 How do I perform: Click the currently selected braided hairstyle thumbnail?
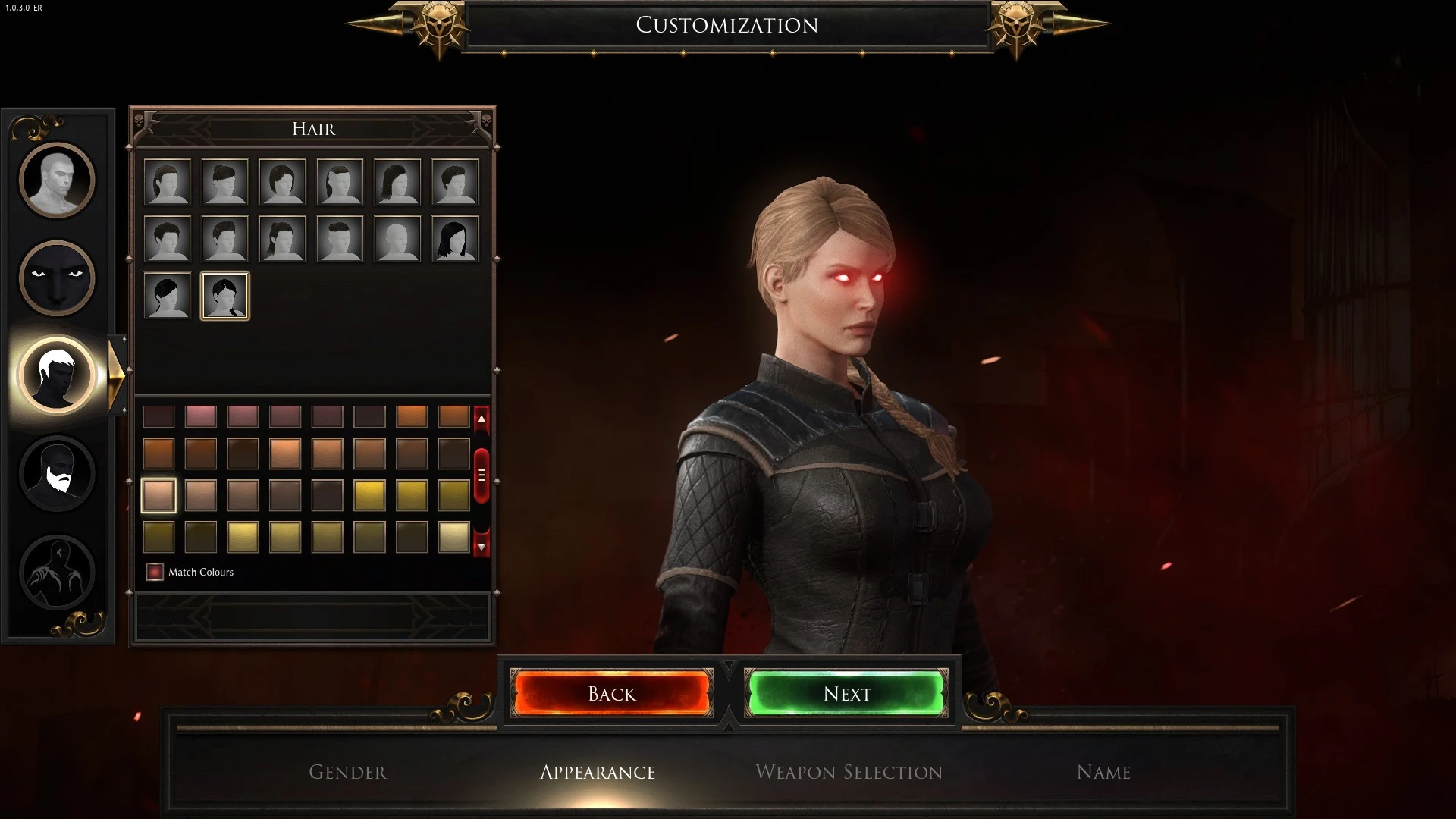click(x=224, y=296)
